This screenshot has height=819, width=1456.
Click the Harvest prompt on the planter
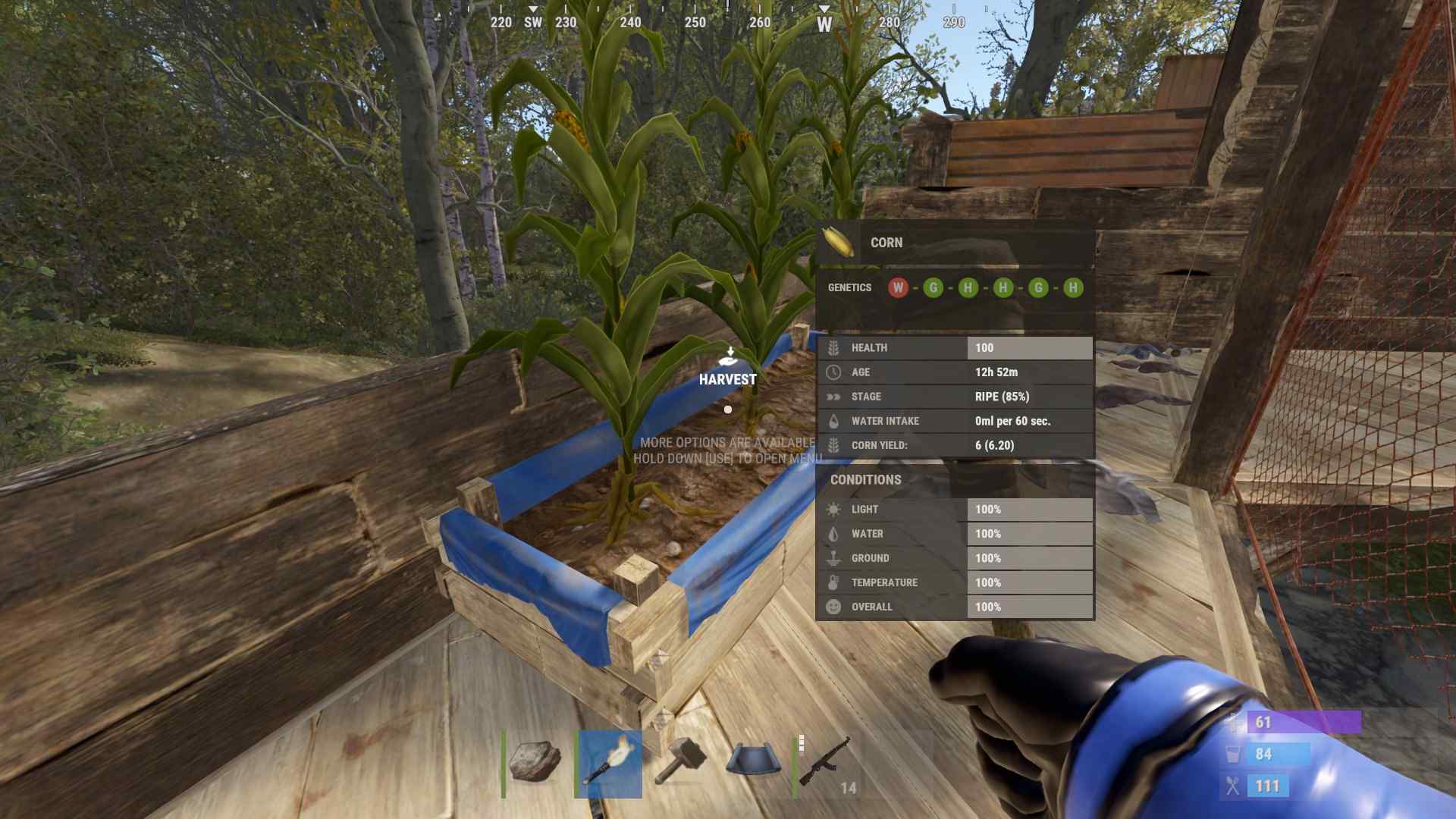click(x=728, y=378)
